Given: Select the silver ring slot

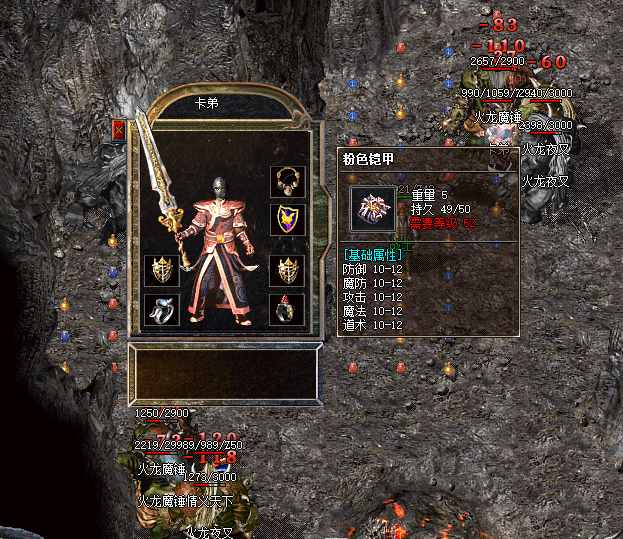Looking at the screenshot, I should [161, 309].
